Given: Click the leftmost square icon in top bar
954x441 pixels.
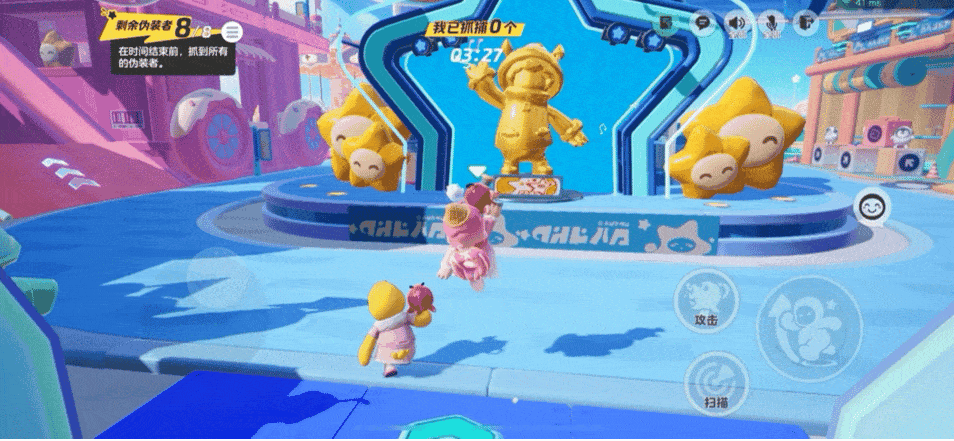Looking at the screenshot, I should 668,21.
